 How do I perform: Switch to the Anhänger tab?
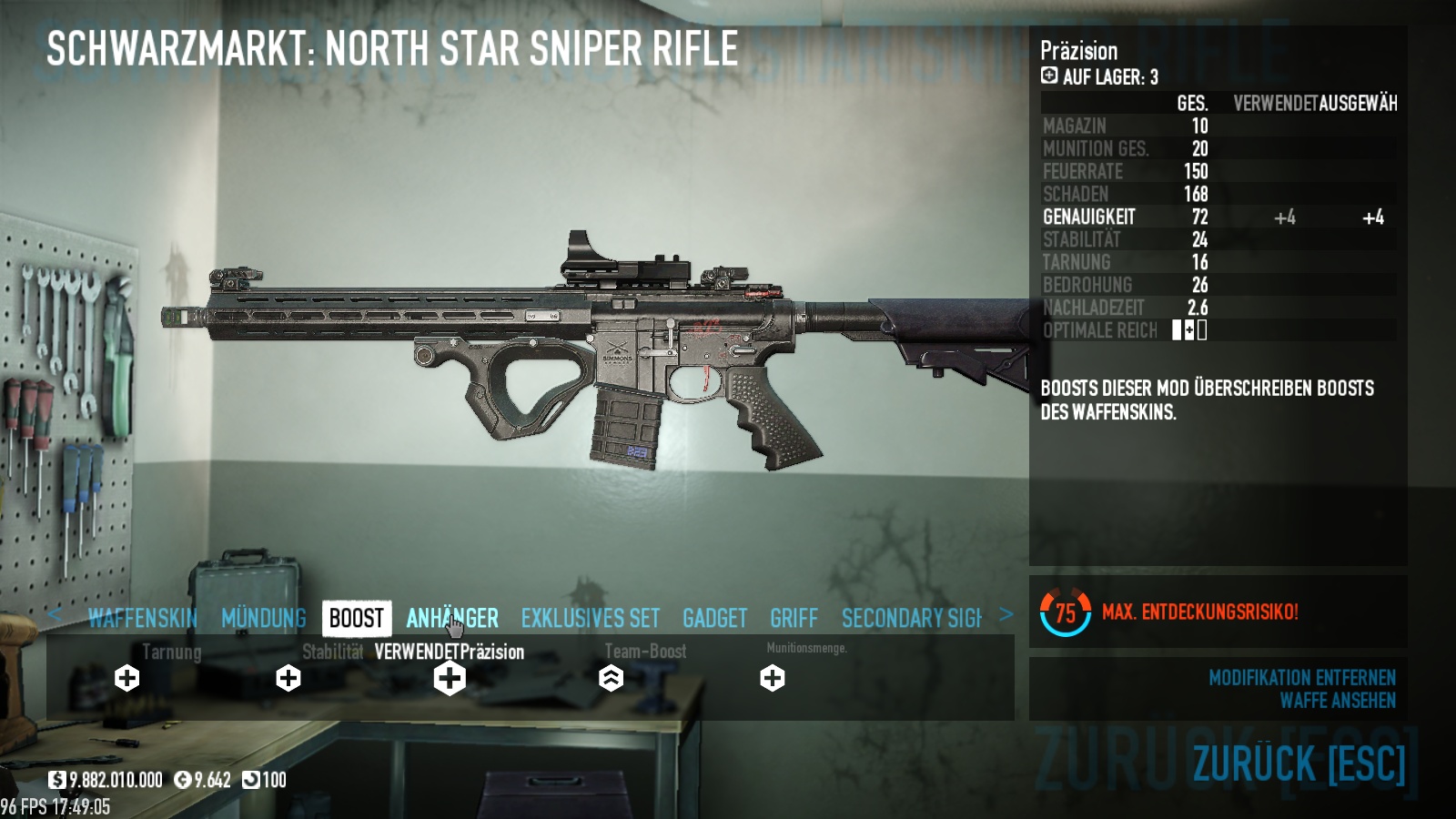tap(452, 619)
